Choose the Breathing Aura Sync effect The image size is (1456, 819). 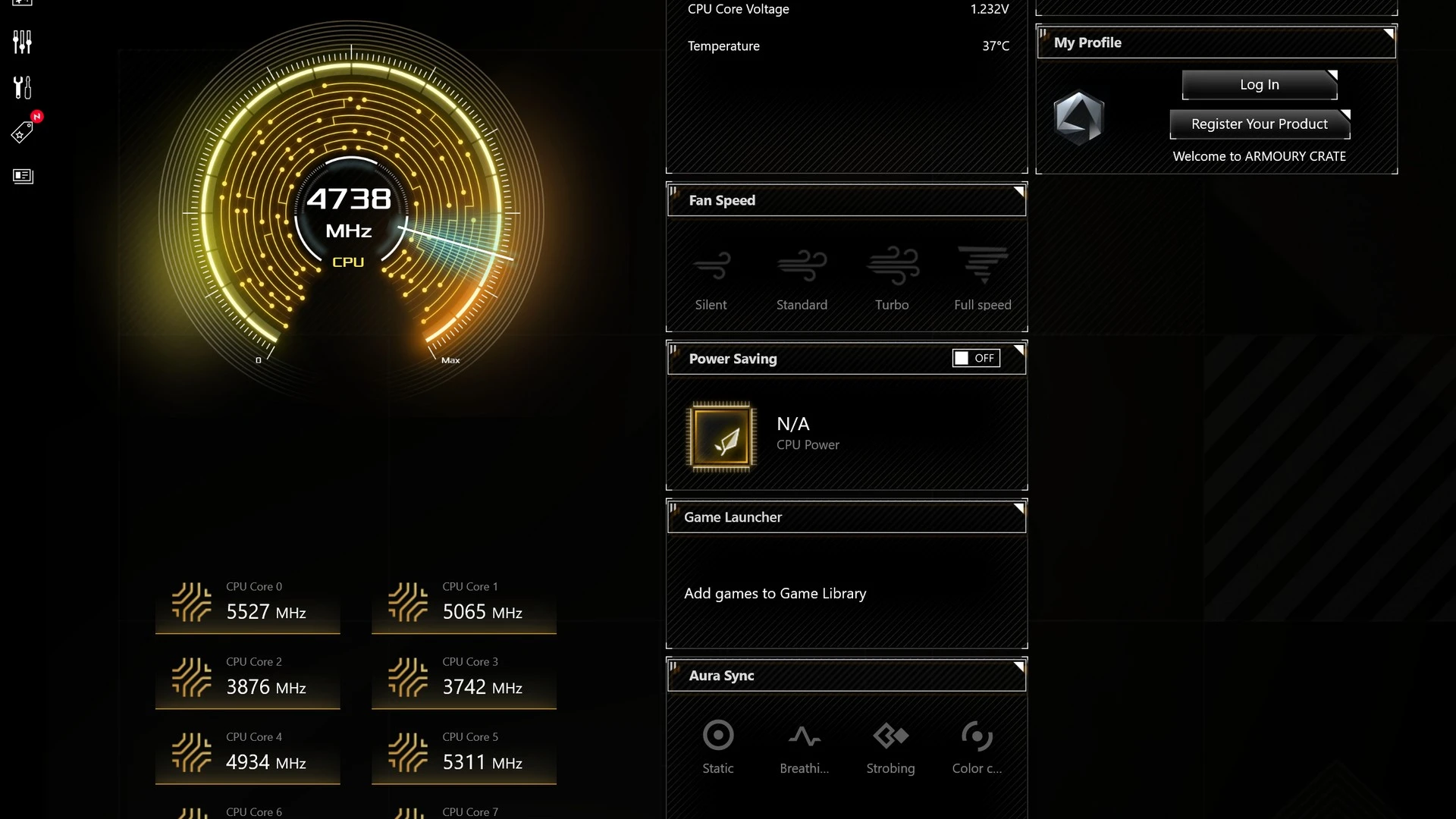(804, 746)
